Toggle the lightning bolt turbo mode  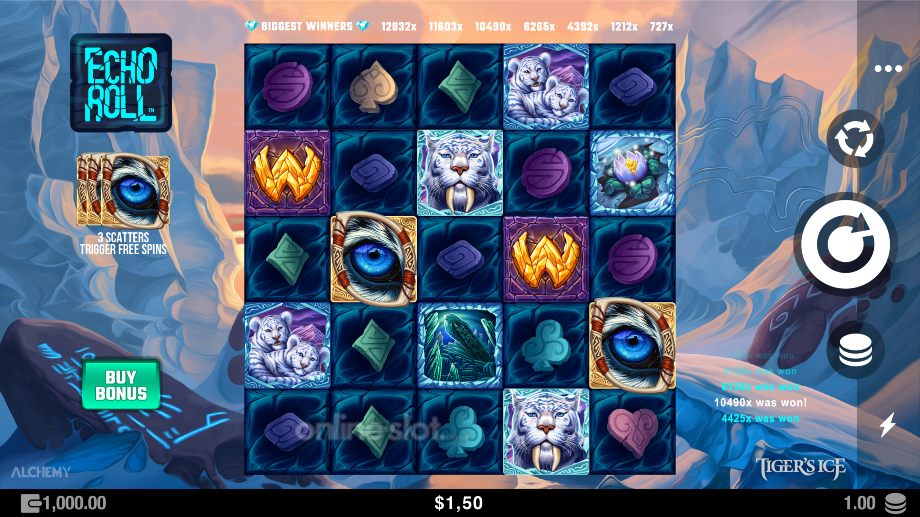[887, 426]
